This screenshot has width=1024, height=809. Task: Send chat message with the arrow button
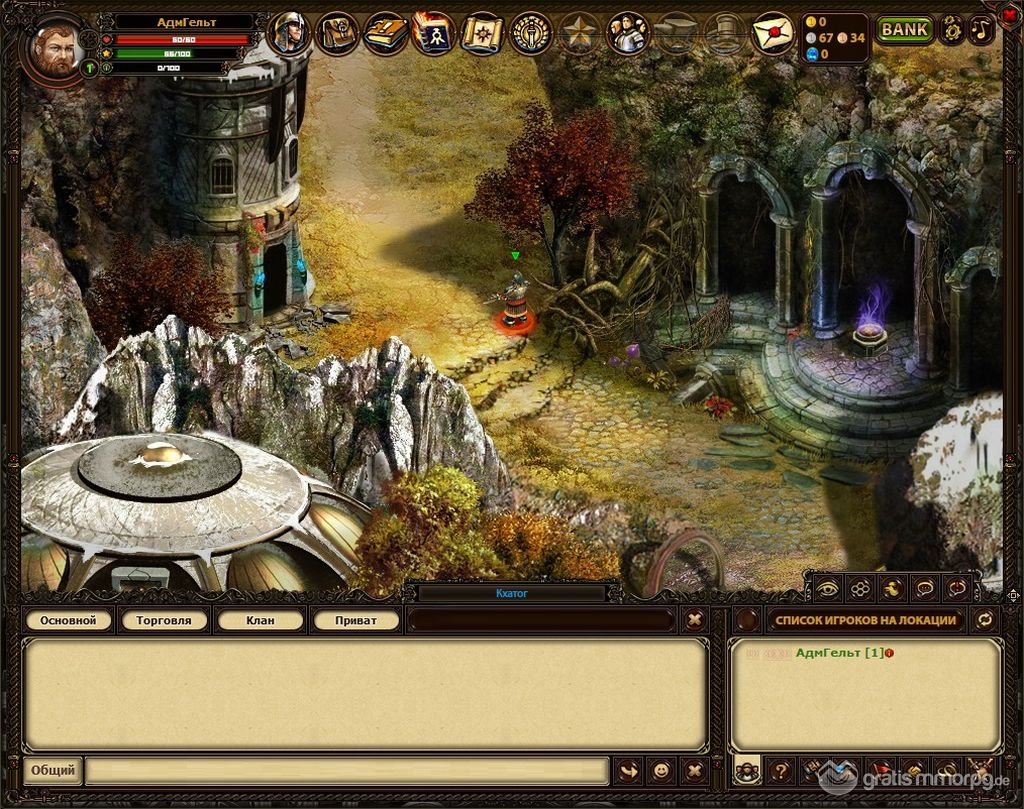click(629, 771)
